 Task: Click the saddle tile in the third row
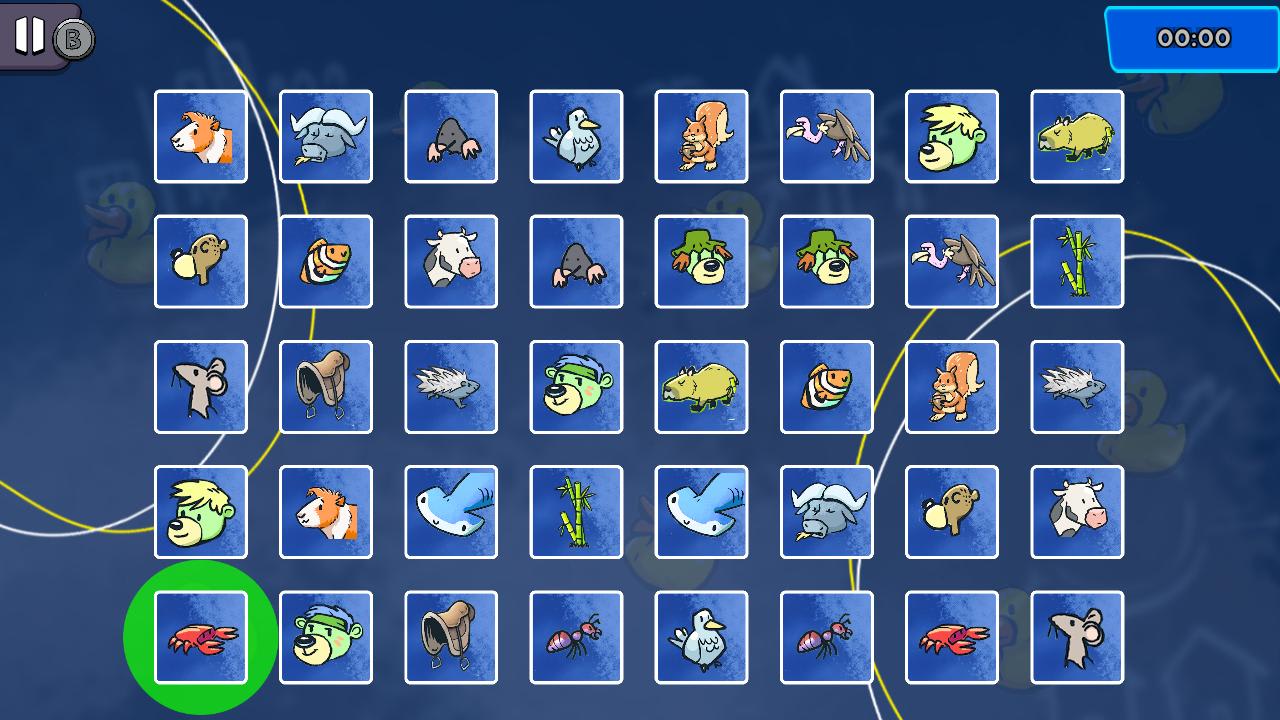326,386
